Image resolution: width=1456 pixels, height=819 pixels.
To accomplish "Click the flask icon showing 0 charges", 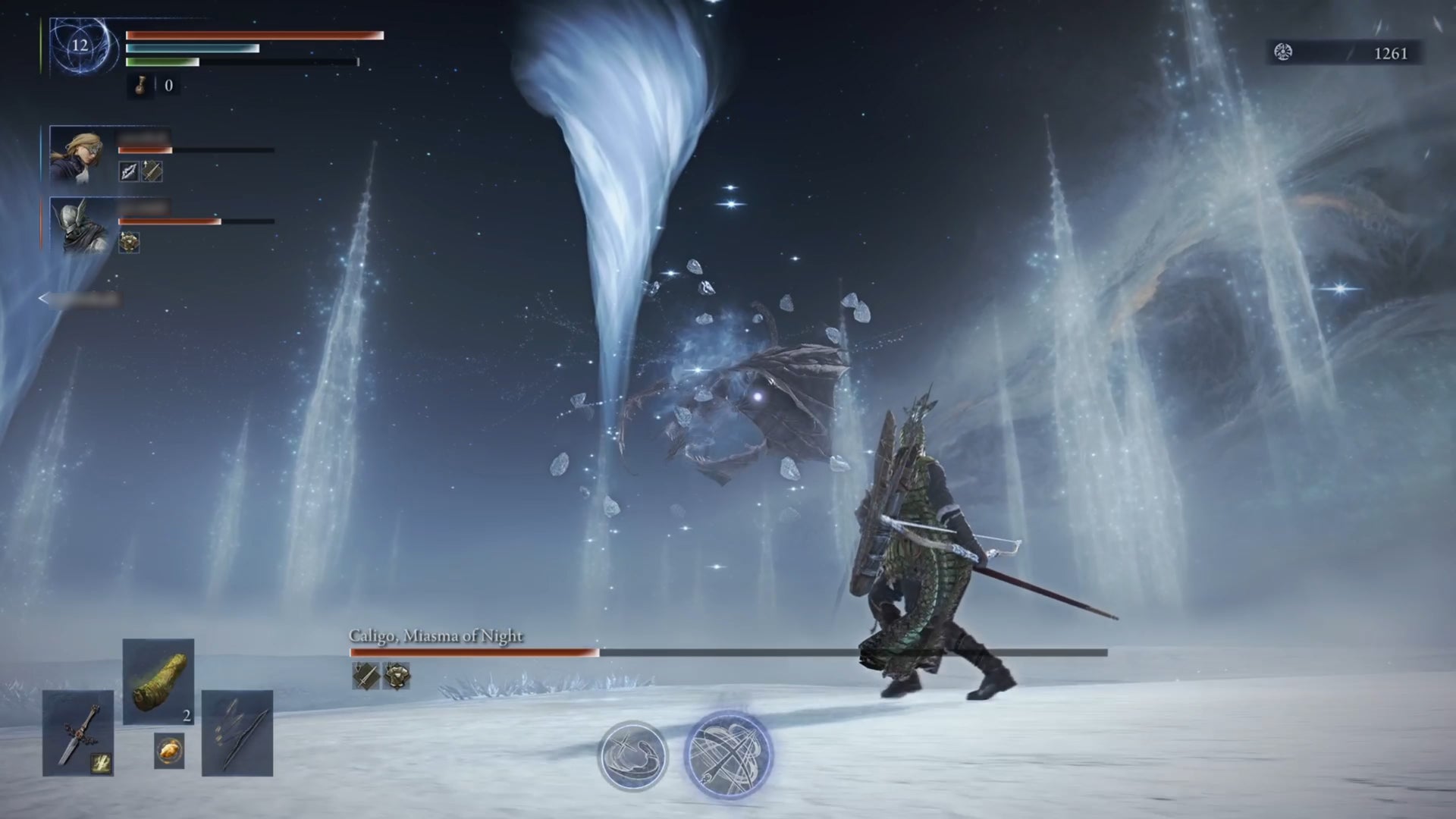I will tap(140, 86).
